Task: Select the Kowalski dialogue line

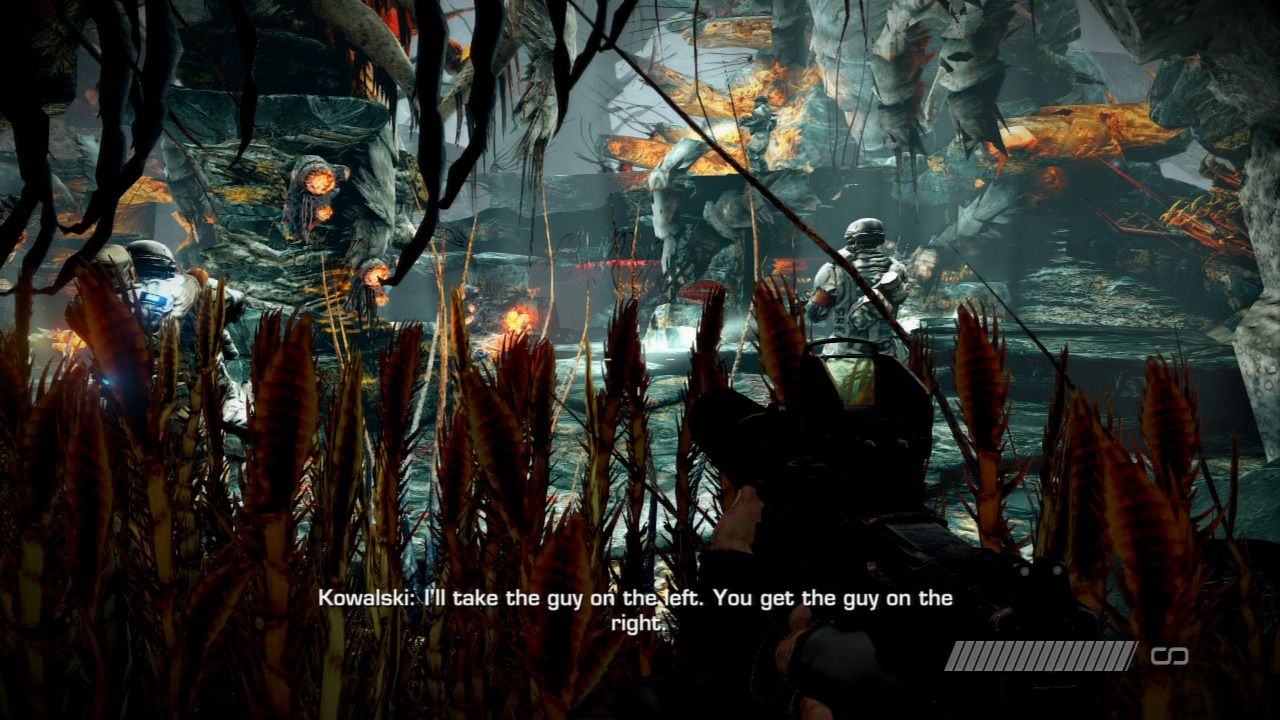Action: click(x=634, y=600)
